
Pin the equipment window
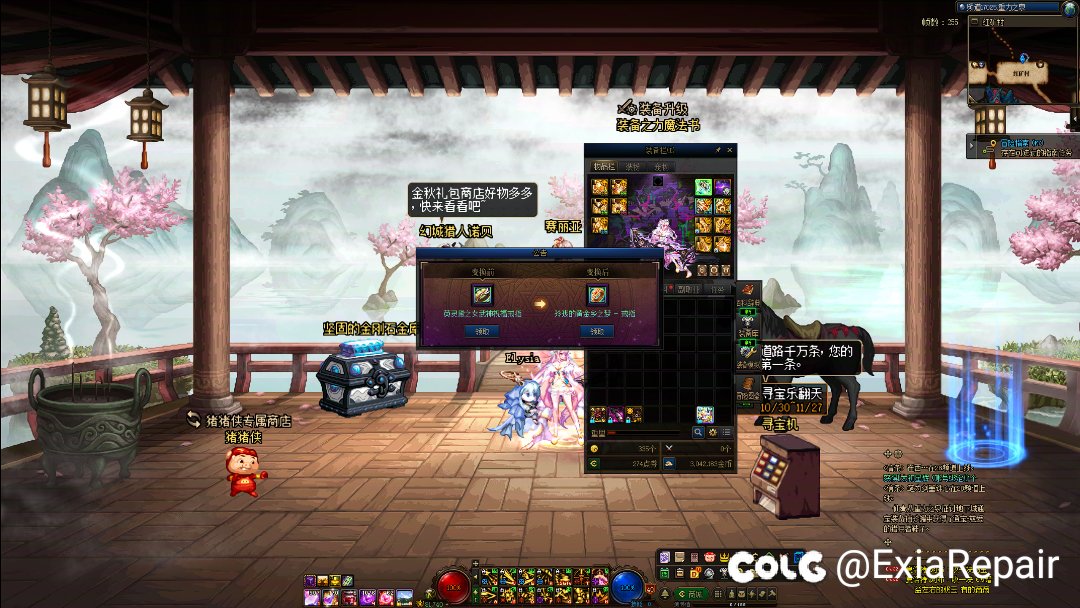[717, 149]
